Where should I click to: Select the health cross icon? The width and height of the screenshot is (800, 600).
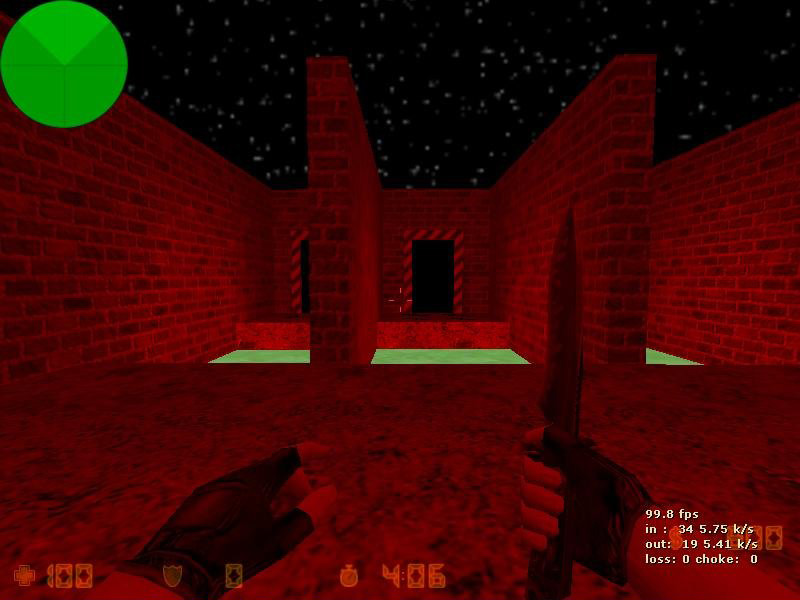[23, 575]
